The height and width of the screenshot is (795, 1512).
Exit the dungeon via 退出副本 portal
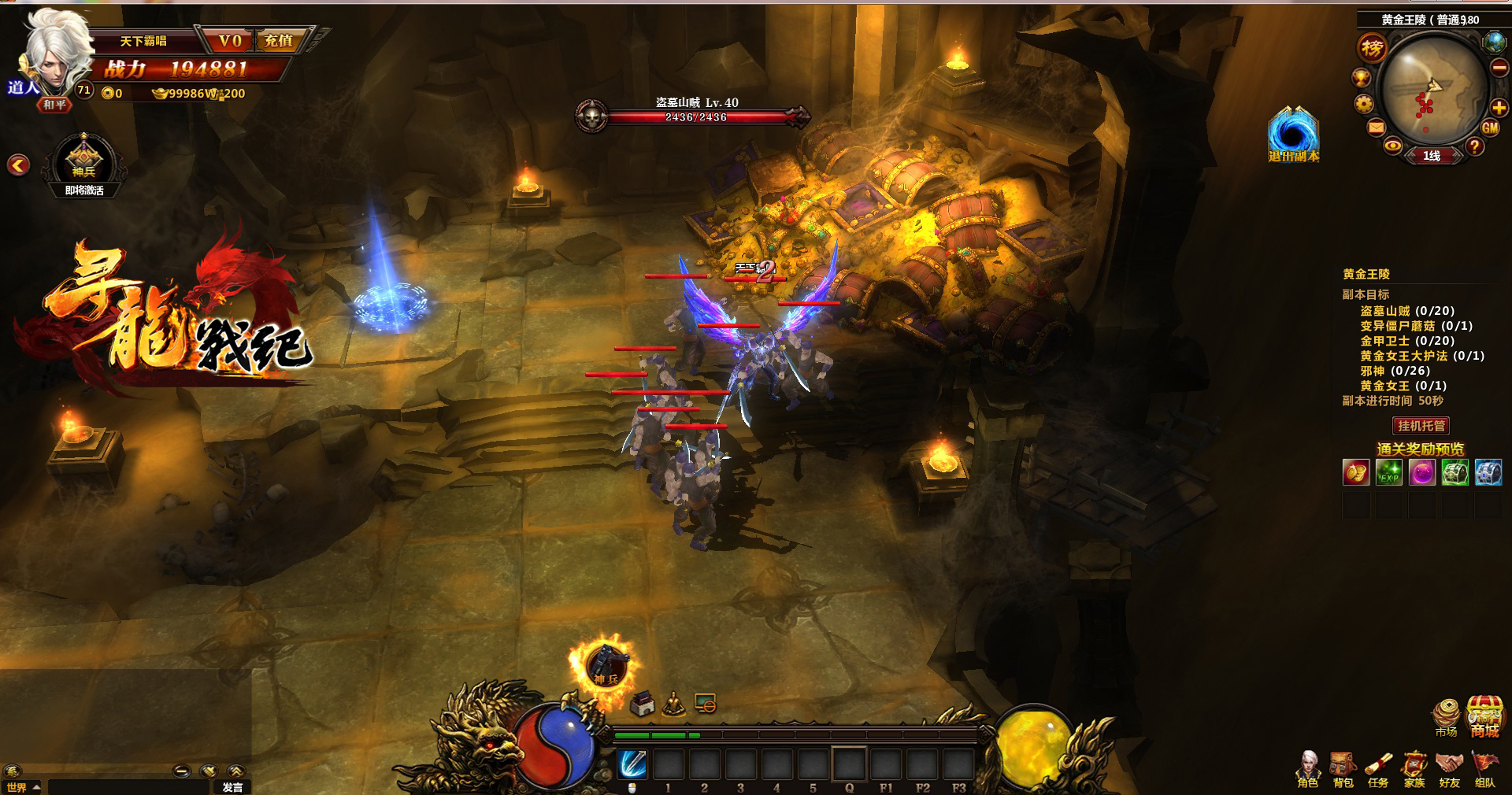tap(1292, 134)
